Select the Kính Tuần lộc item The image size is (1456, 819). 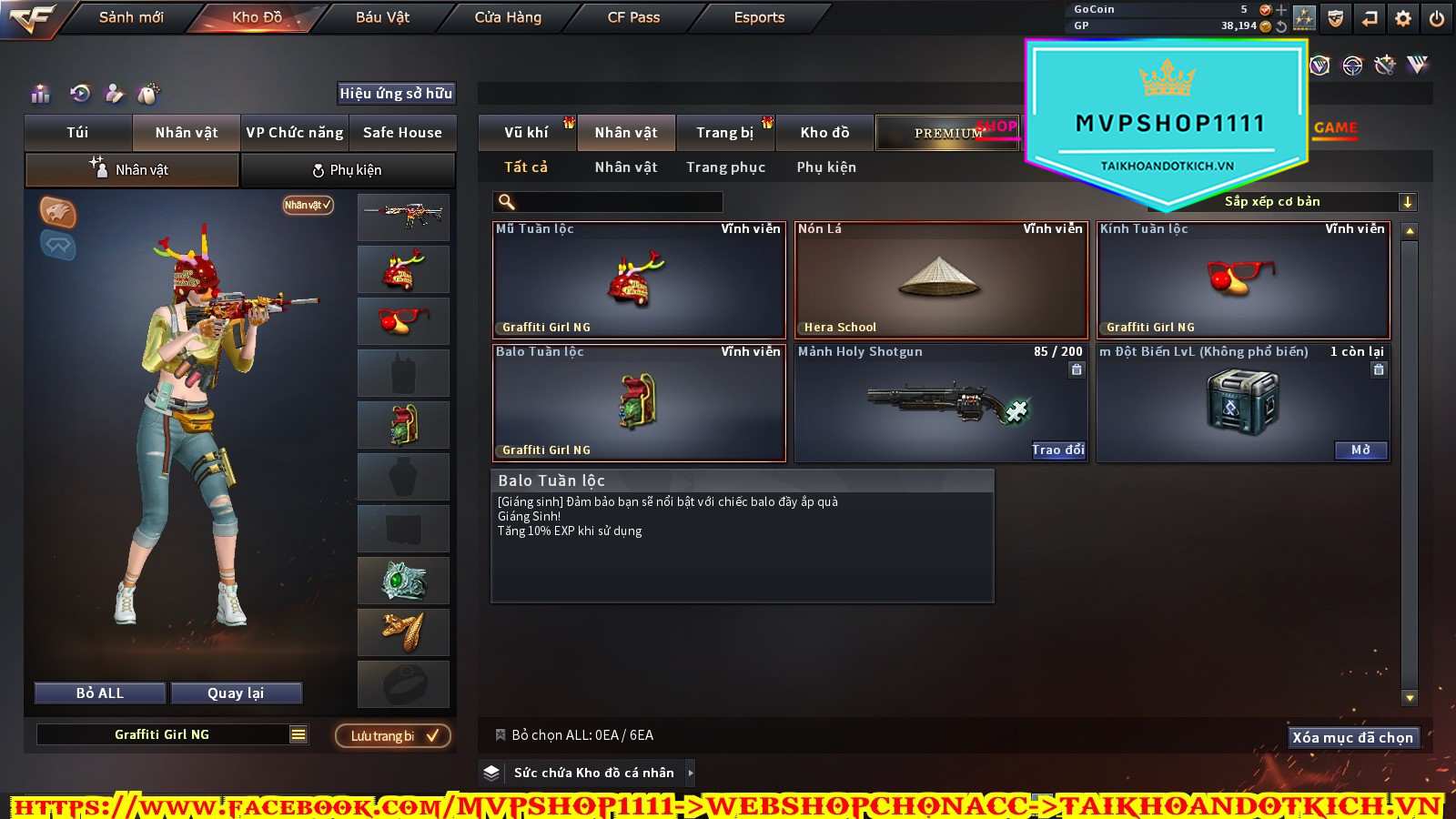pos(1243,280)
